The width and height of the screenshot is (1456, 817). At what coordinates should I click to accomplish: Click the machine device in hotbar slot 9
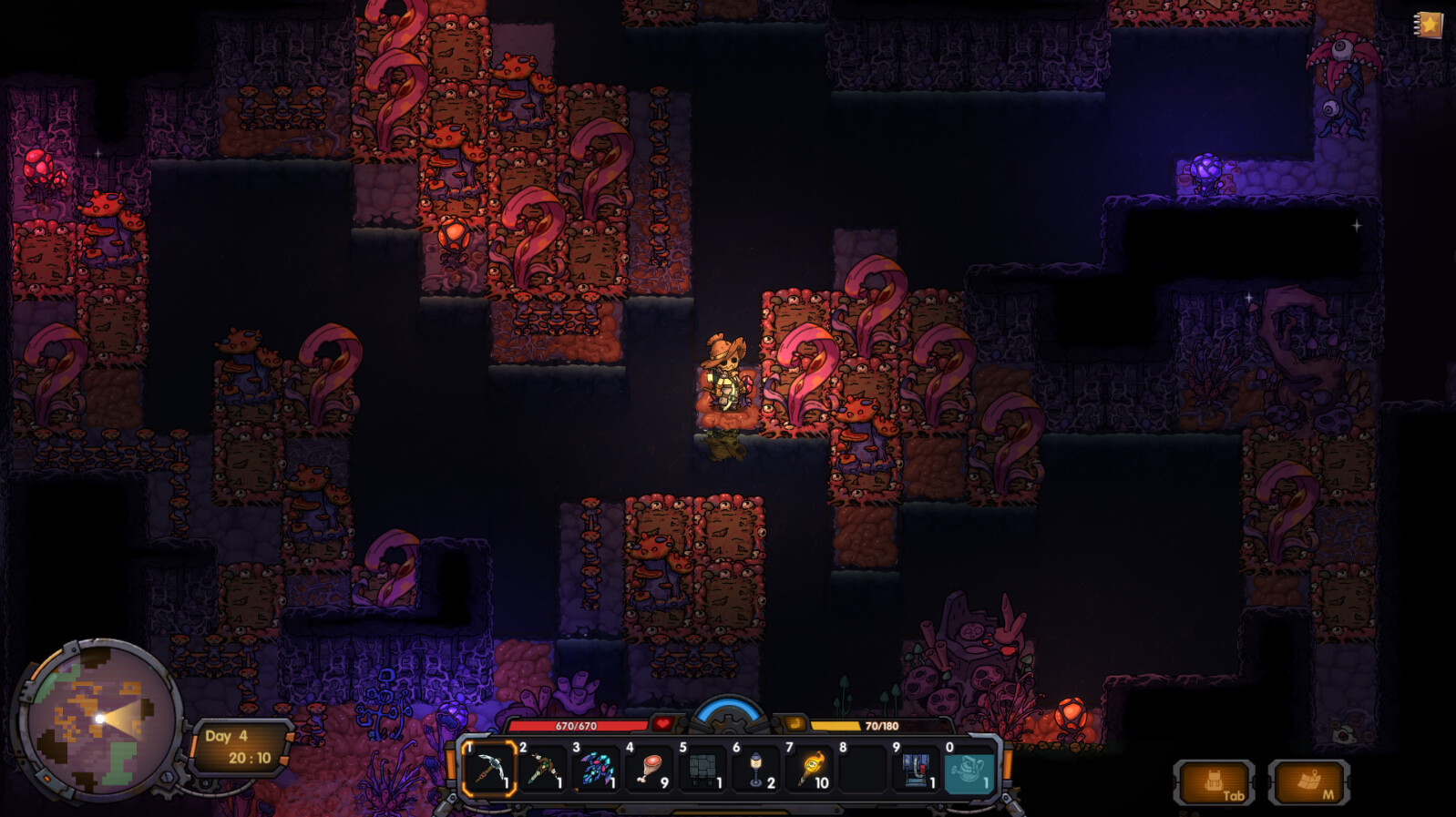(916, 770)
